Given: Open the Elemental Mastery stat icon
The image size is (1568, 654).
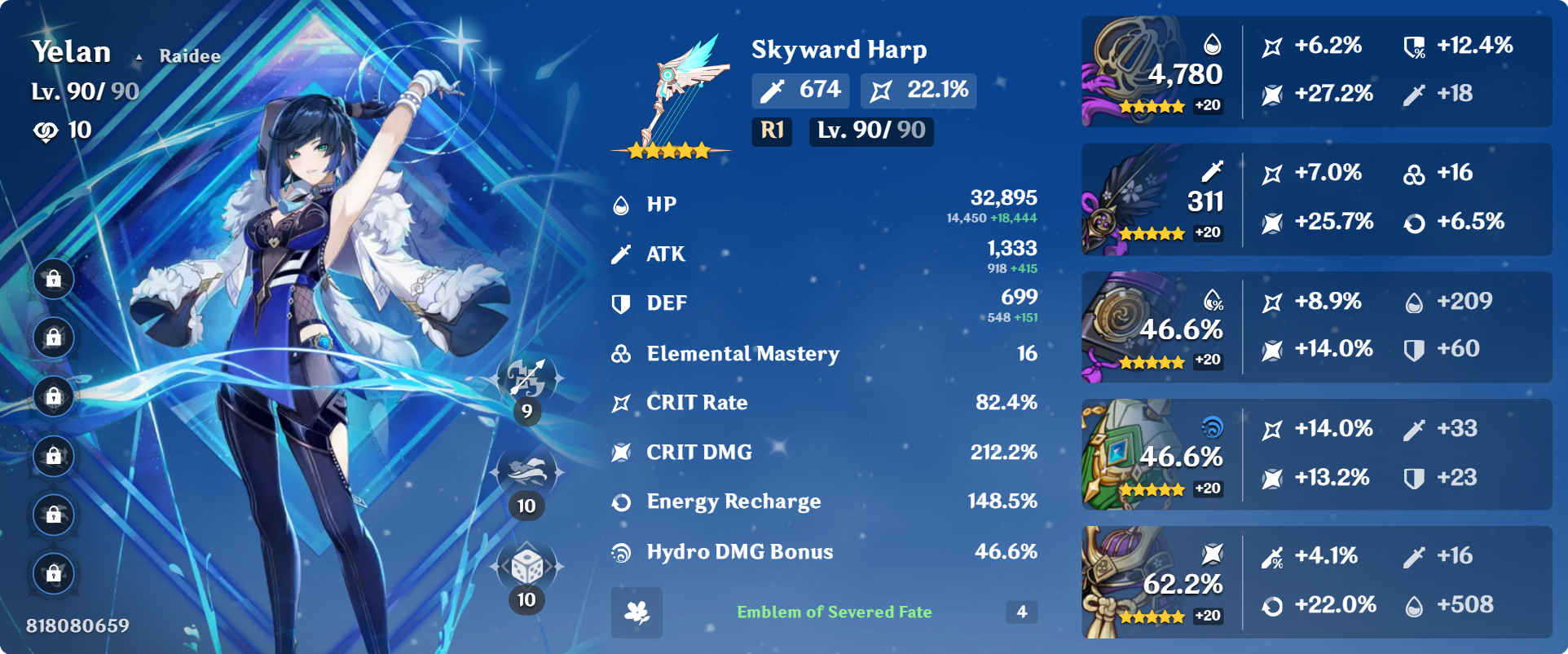Looking at the screenshot, I should click(622, 354).
